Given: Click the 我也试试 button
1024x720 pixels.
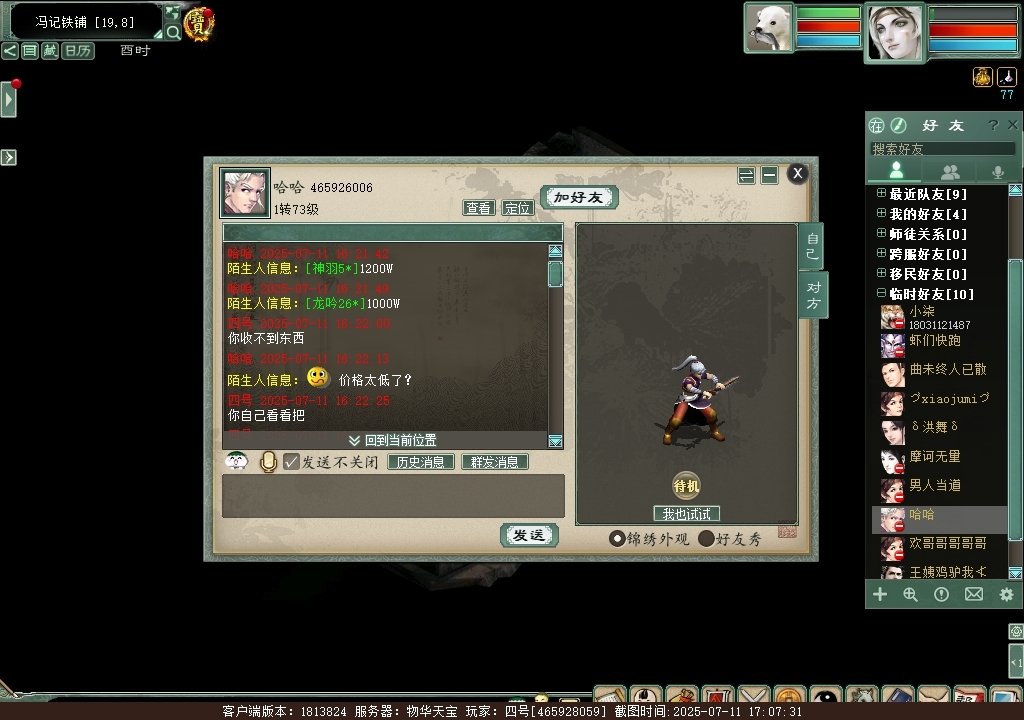Looking at the screenshot, I should coord(686,514).
